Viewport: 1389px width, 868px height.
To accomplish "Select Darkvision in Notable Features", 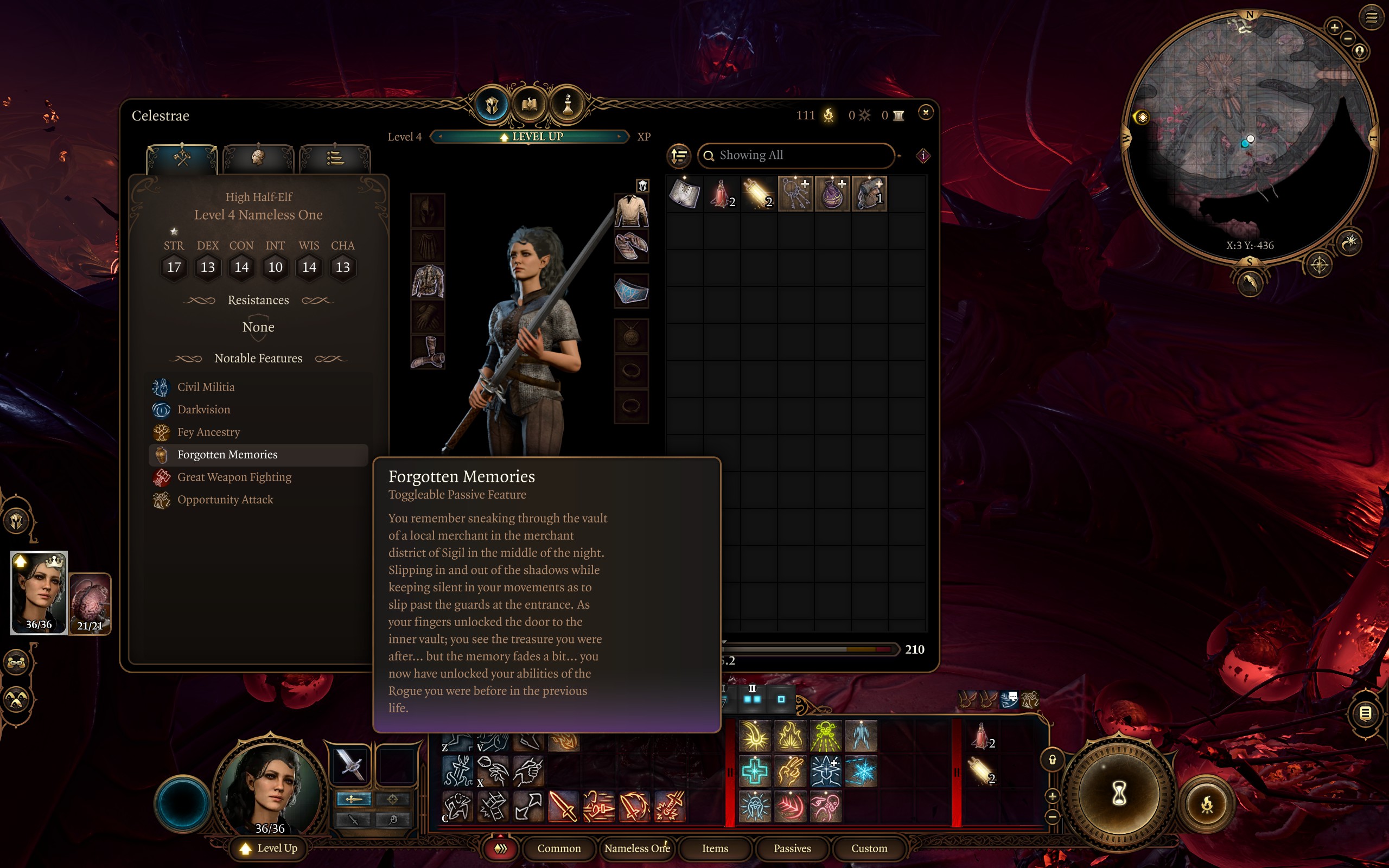I will [x=204, y=409].
